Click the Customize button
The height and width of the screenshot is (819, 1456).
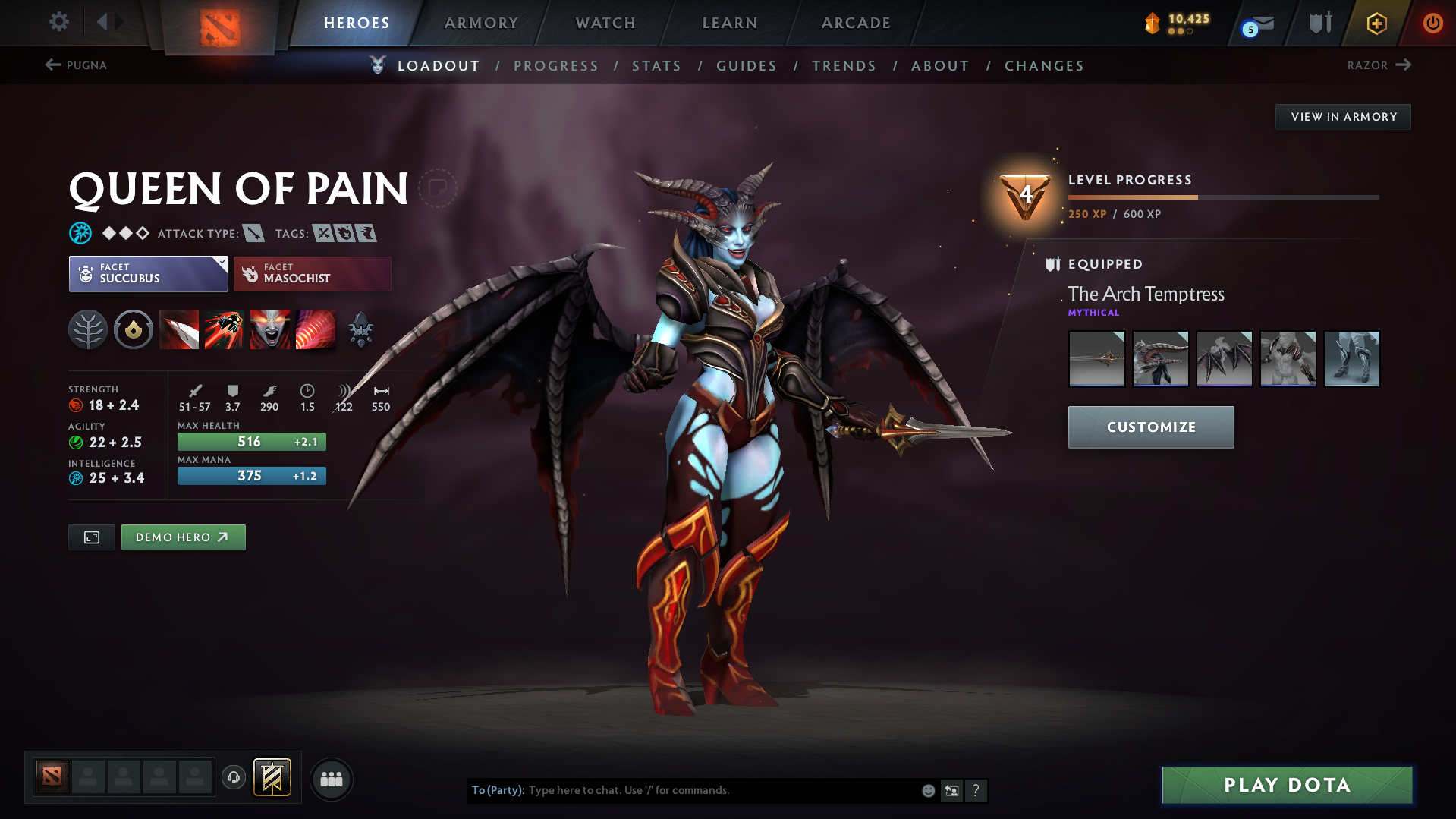pos(1150,427)
